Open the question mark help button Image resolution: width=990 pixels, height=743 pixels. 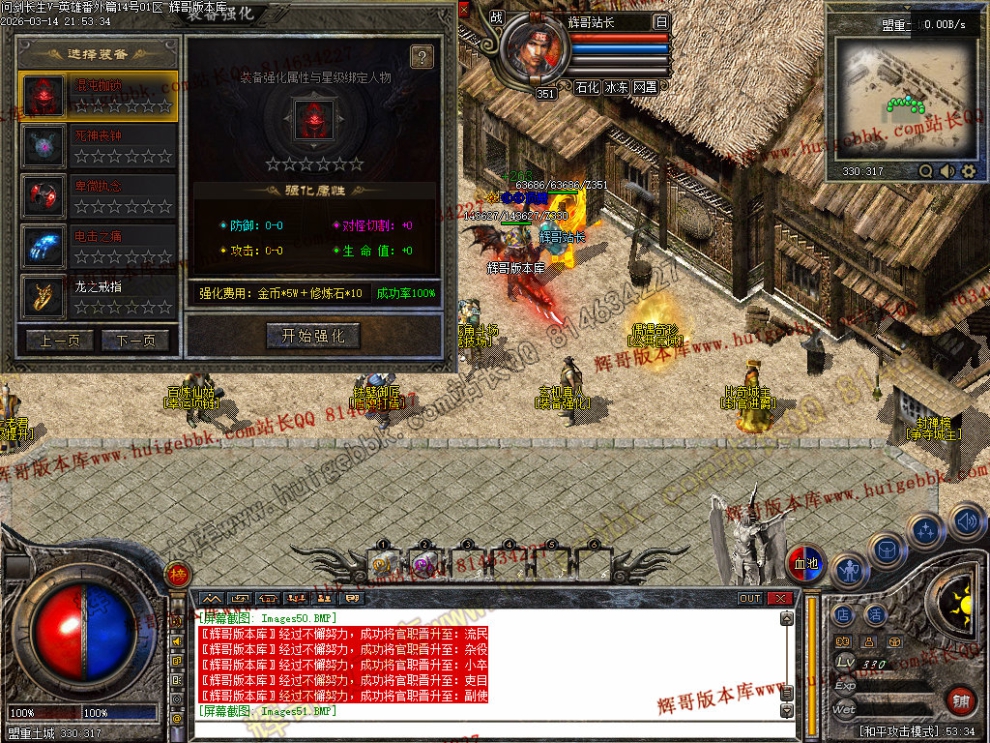coord(421,57)
